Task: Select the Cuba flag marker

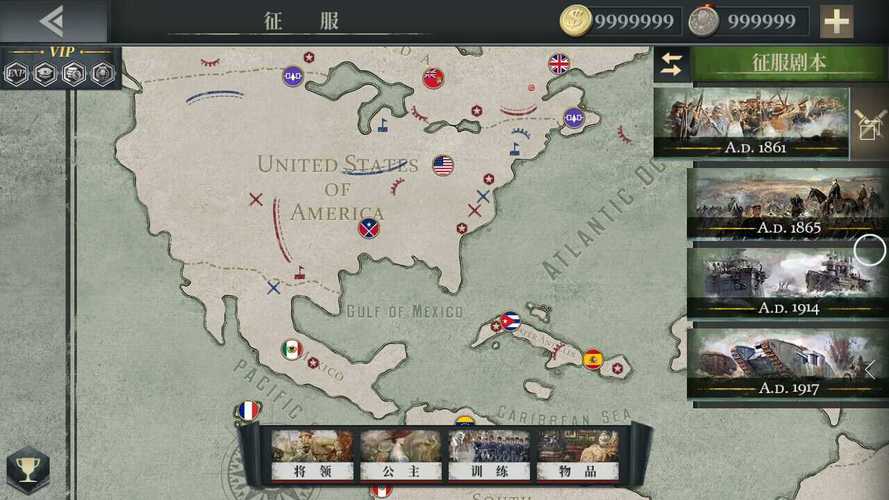Action: click(x=510, y=321)
